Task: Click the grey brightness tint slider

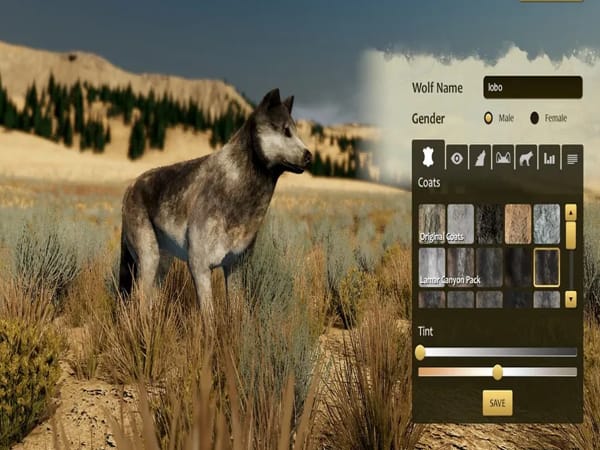Action: pos(497,352)
